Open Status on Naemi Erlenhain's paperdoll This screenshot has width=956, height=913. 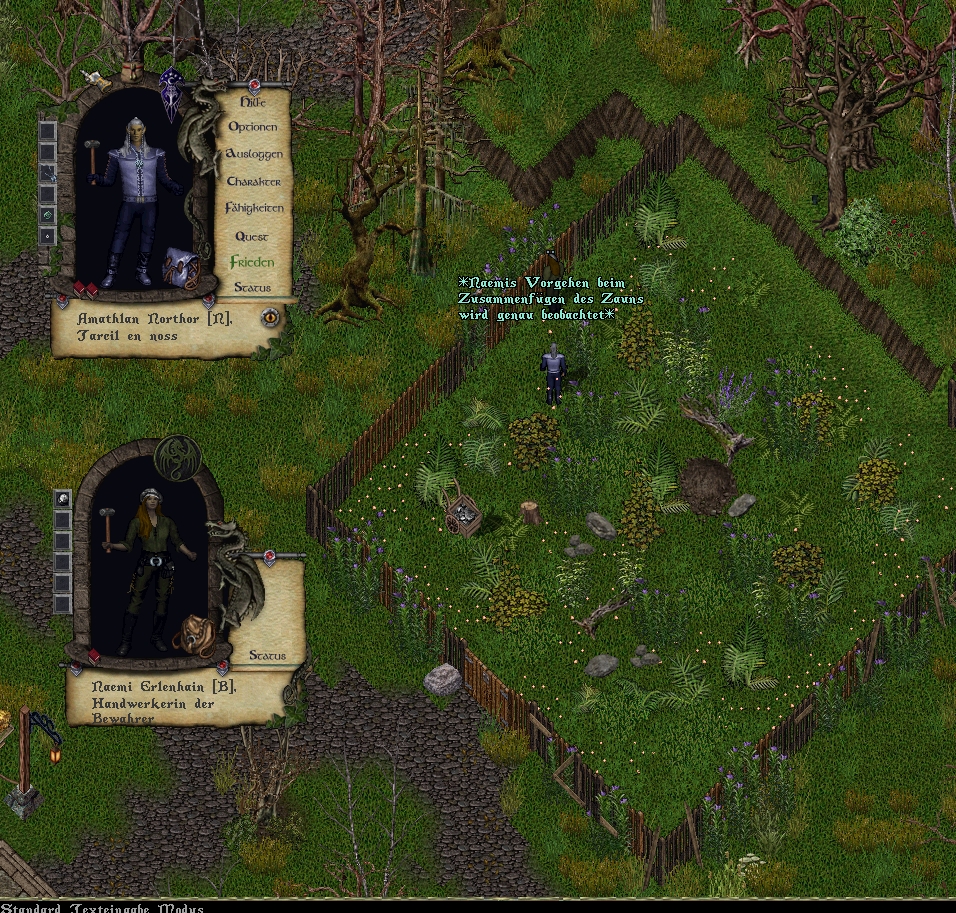tap(267, 656)
